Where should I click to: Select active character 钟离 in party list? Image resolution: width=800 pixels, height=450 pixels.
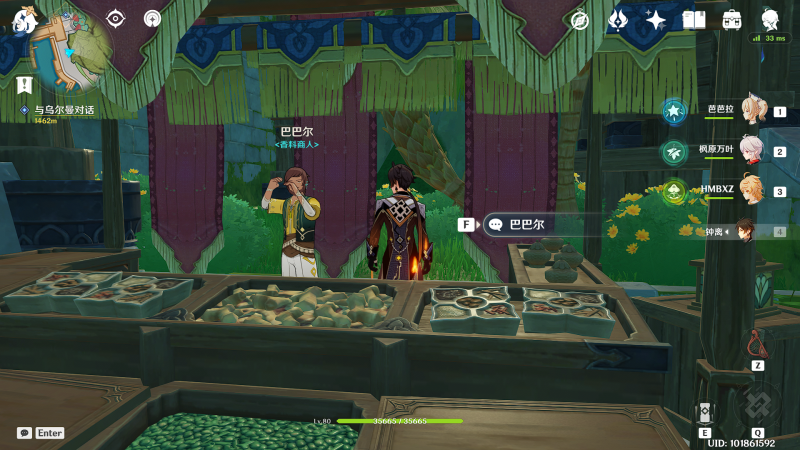(745, 231)
